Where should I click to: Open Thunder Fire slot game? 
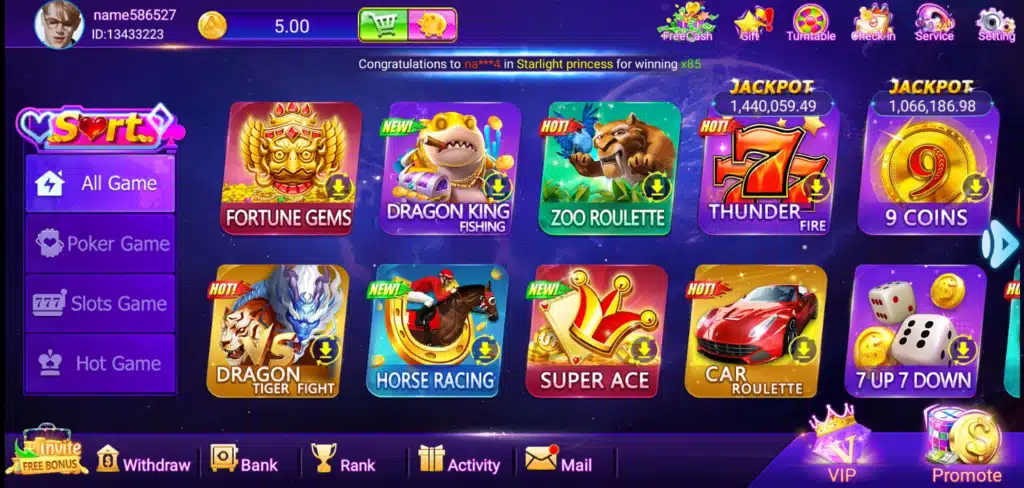click(x=768, y=172)
